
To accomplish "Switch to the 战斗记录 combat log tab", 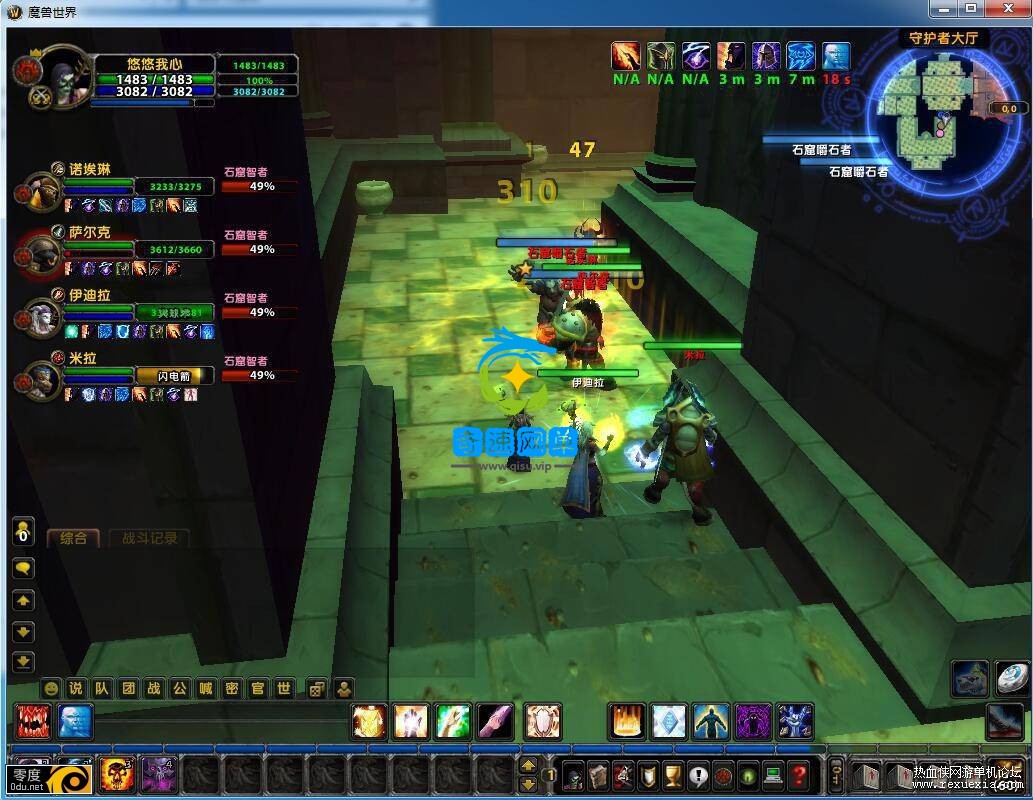I will [x=149, y=538].
